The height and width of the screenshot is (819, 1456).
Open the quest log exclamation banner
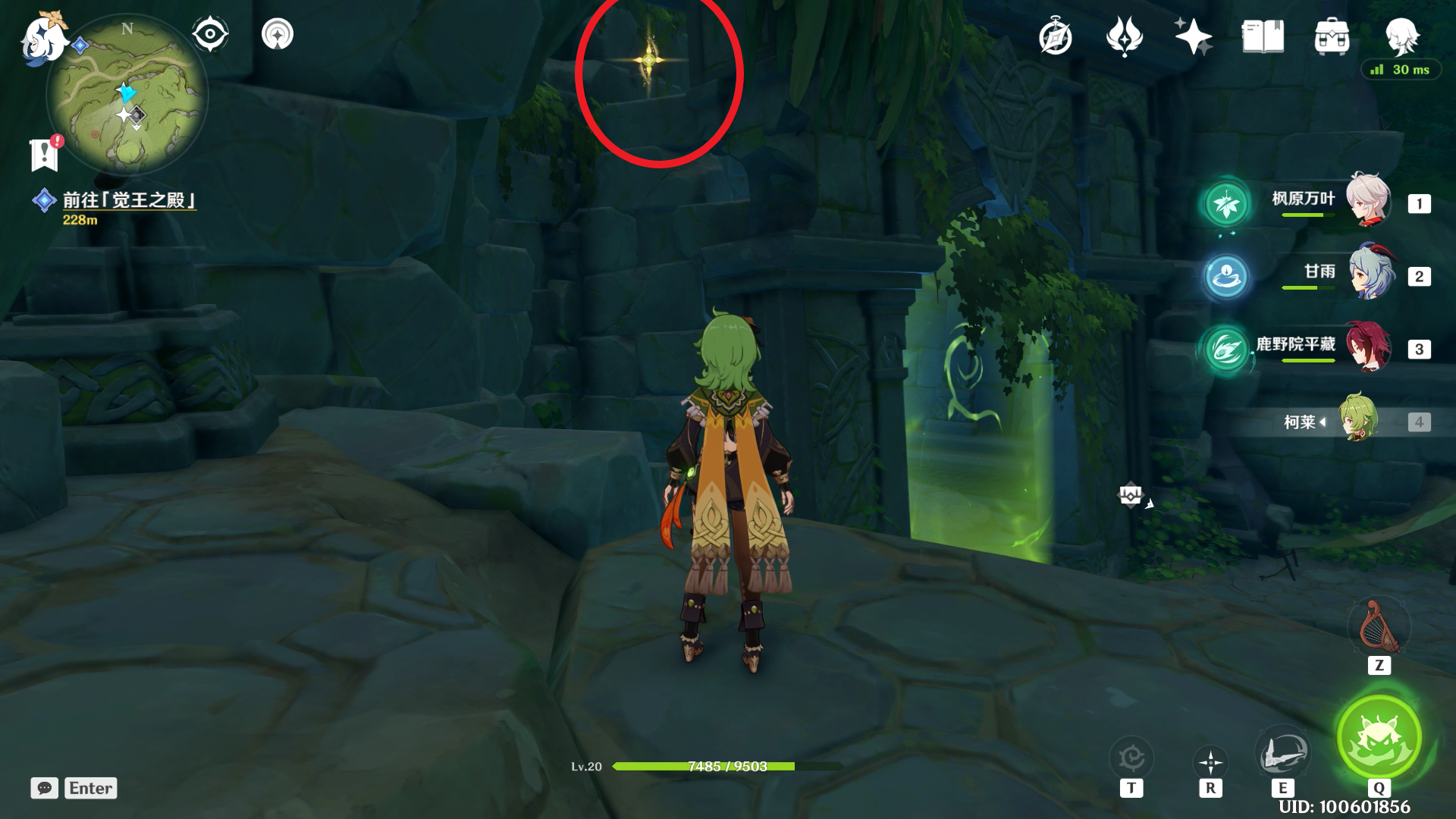pyautogui.click(x=45, y=154)
